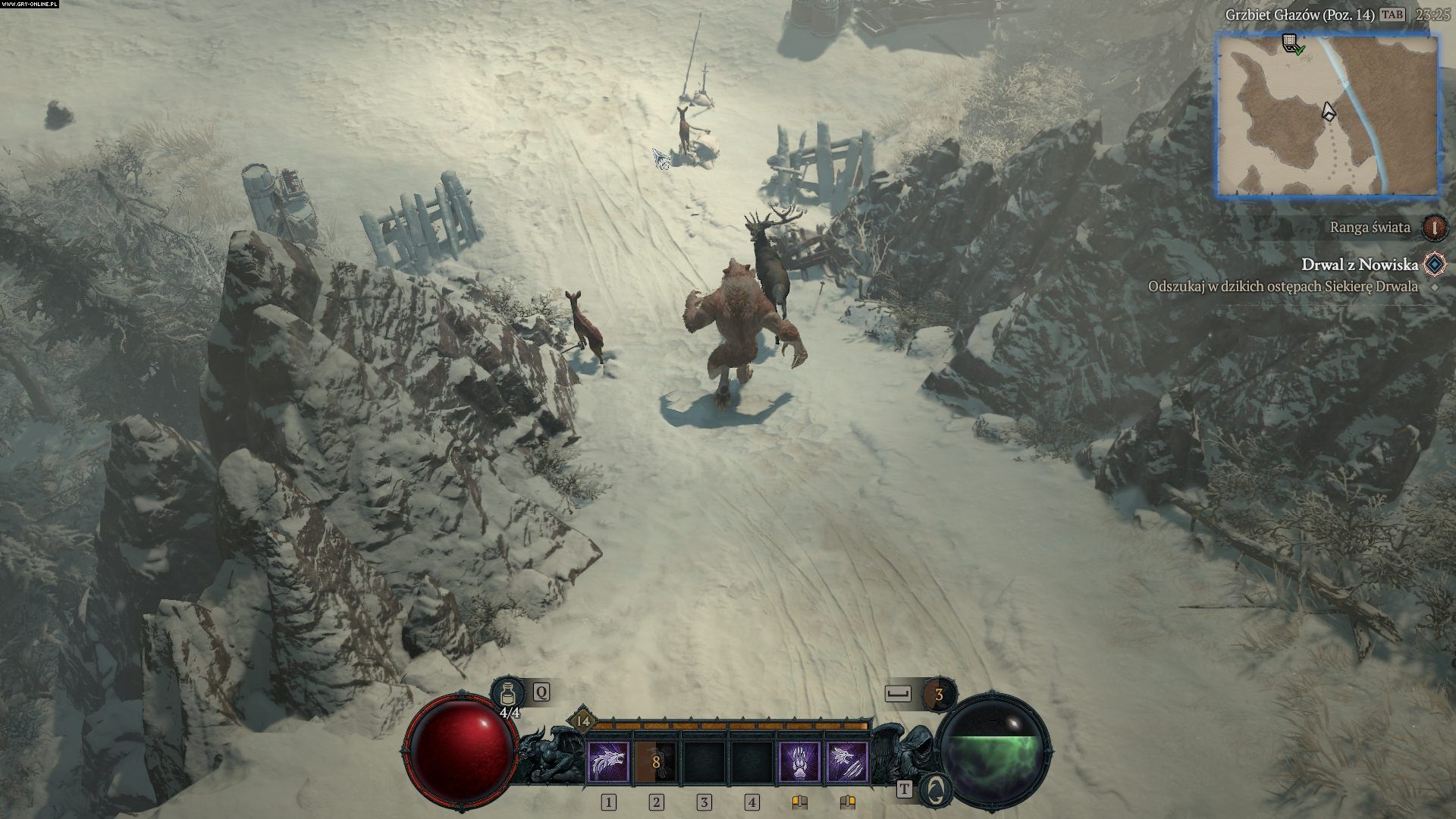Trigger the wolf claw slash skill
Viewport: 1456px width, 819px height.
(848, 761)
